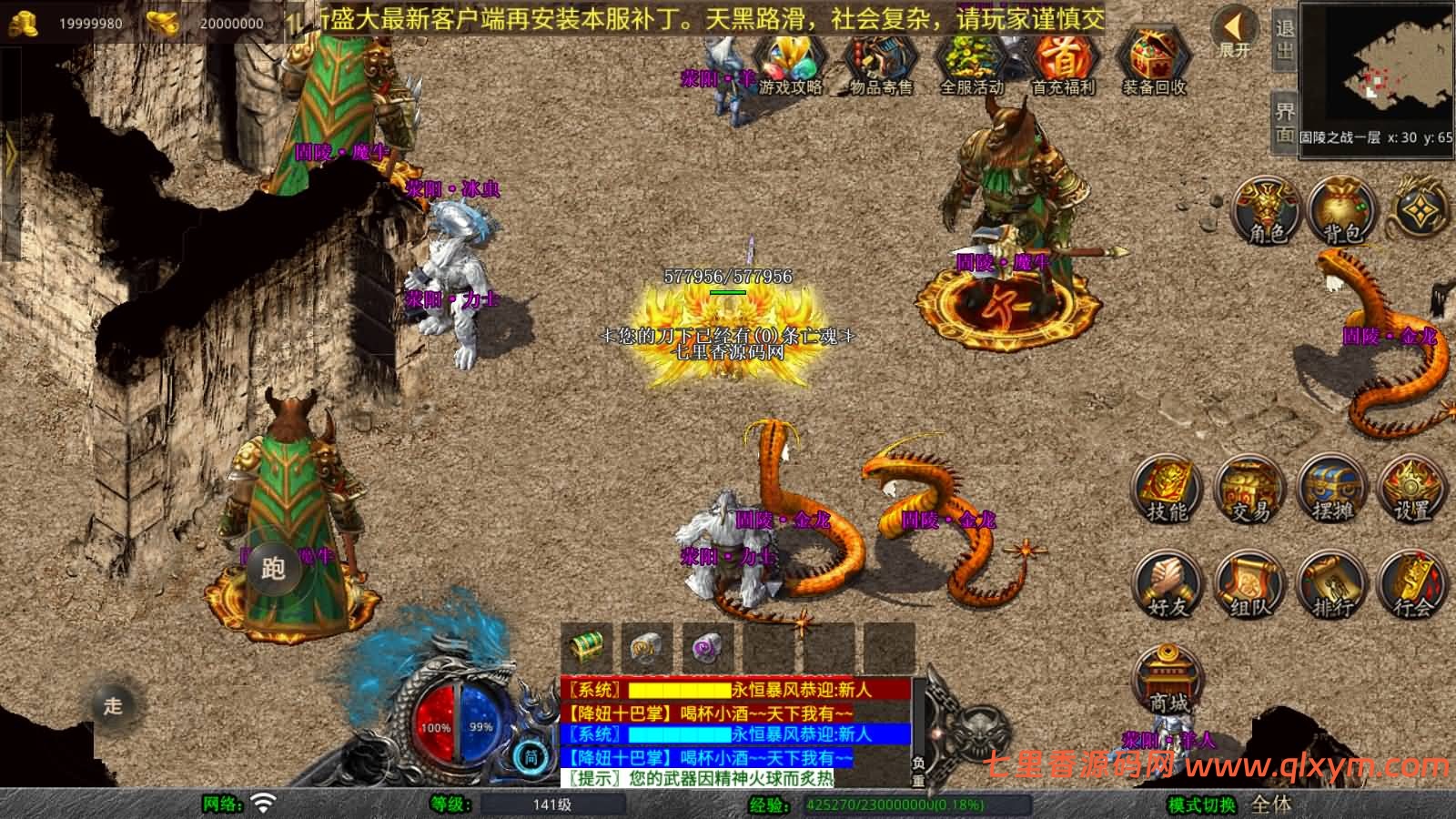Toggle the 展开 arrow button
This screenshot has width=1456, height=819.
pos(1235,34)
